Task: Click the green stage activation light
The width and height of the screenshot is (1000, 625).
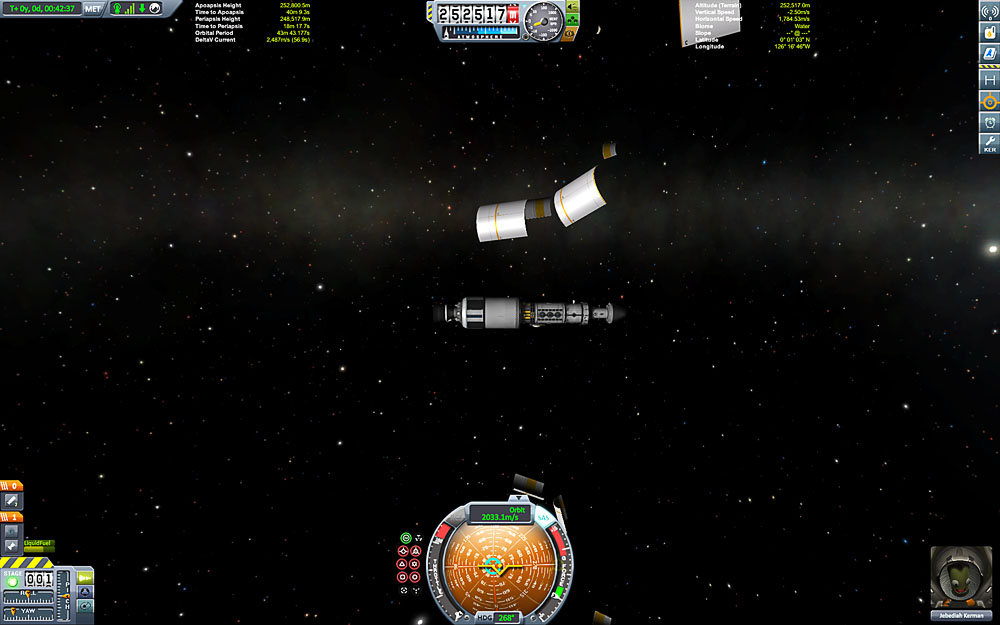Action: tap(13, 581)
